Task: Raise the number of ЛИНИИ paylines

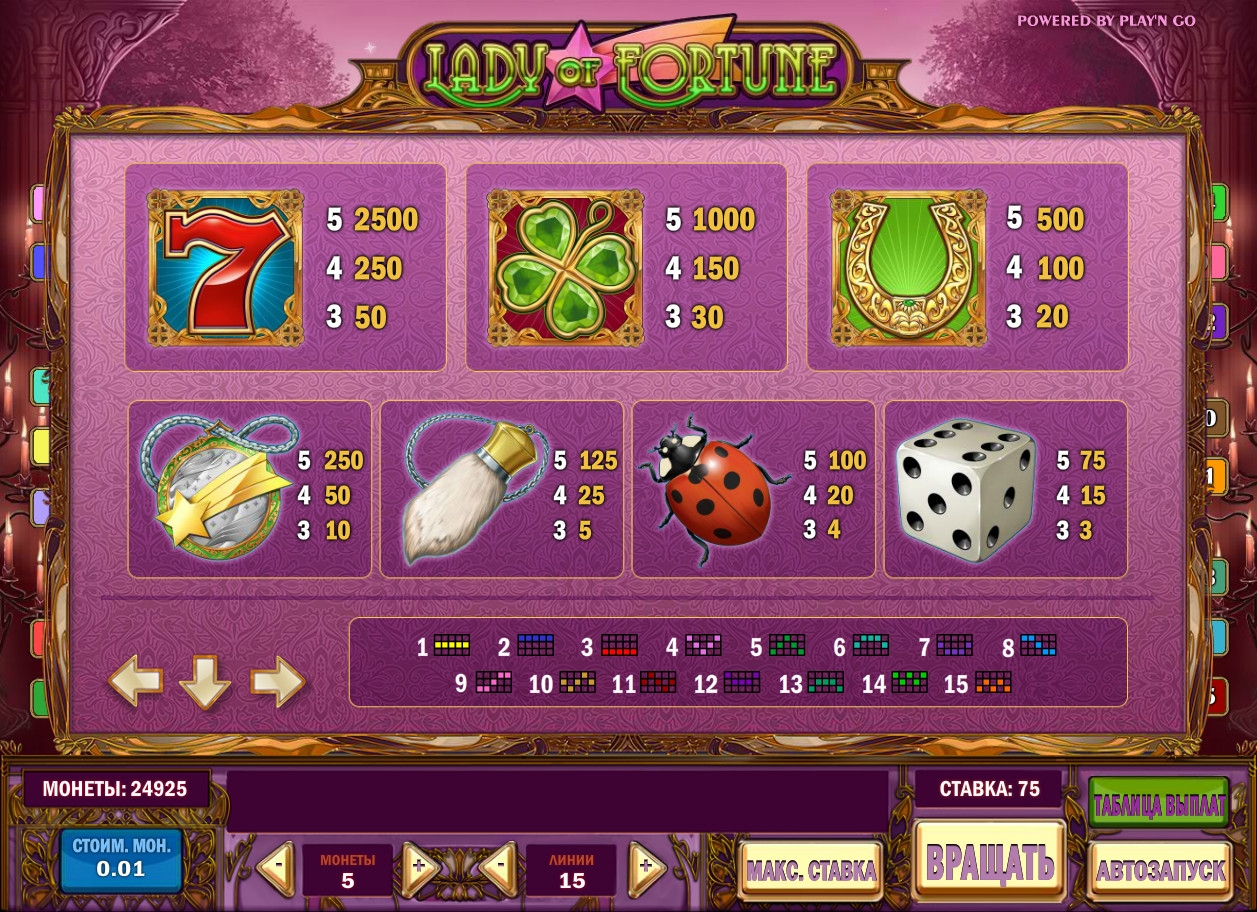Action: (647, 867)
